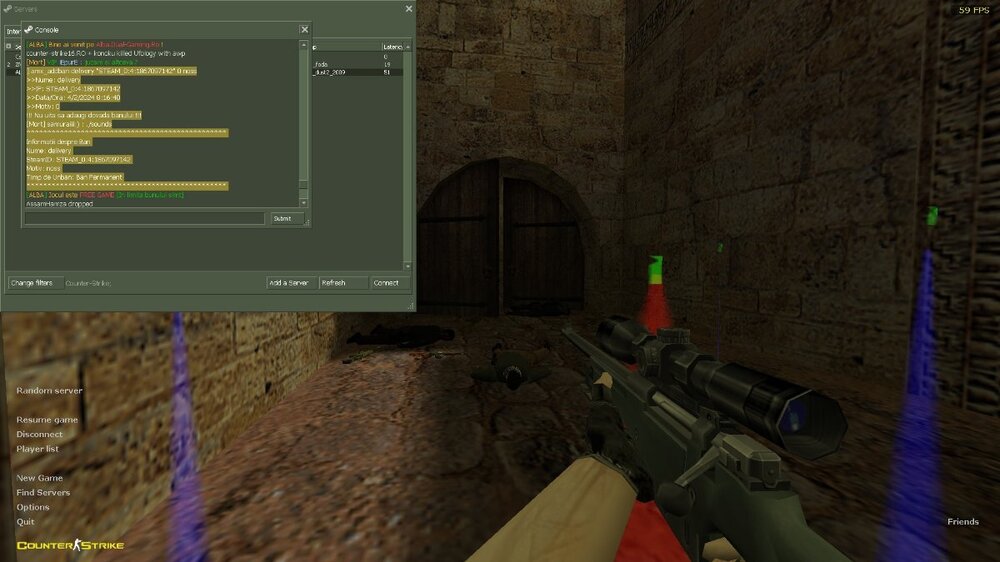
Task: Focus the console command input field
Action: pyautogui.click(x=145, y=218)
